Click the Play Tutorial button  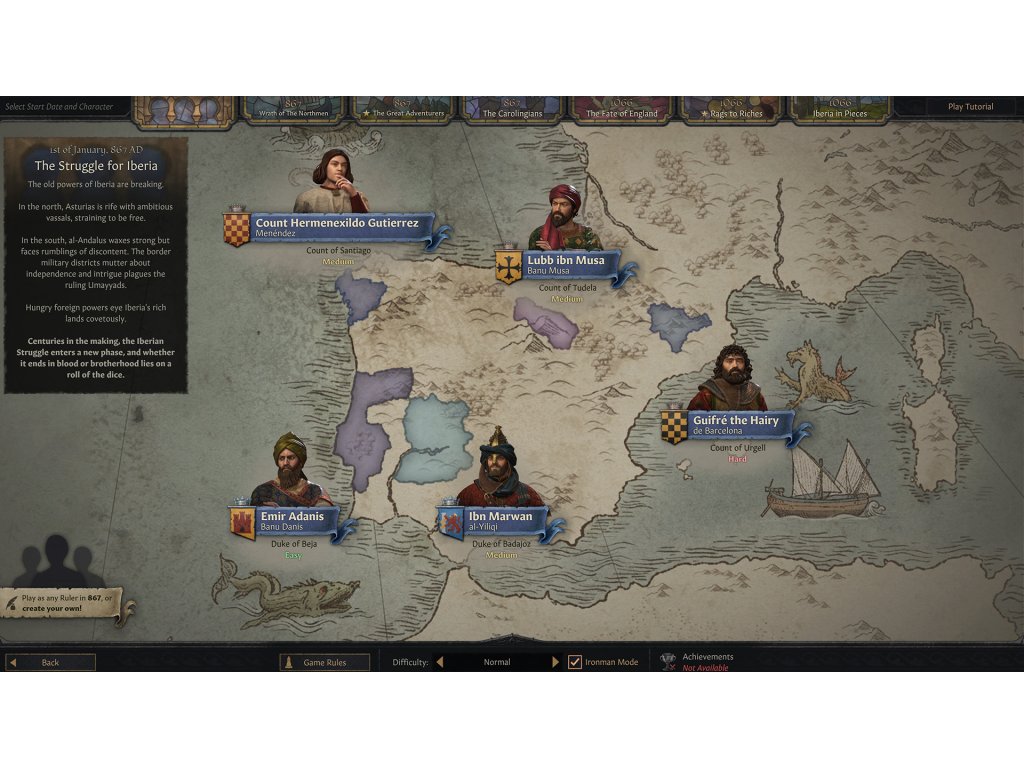[970, 107]
